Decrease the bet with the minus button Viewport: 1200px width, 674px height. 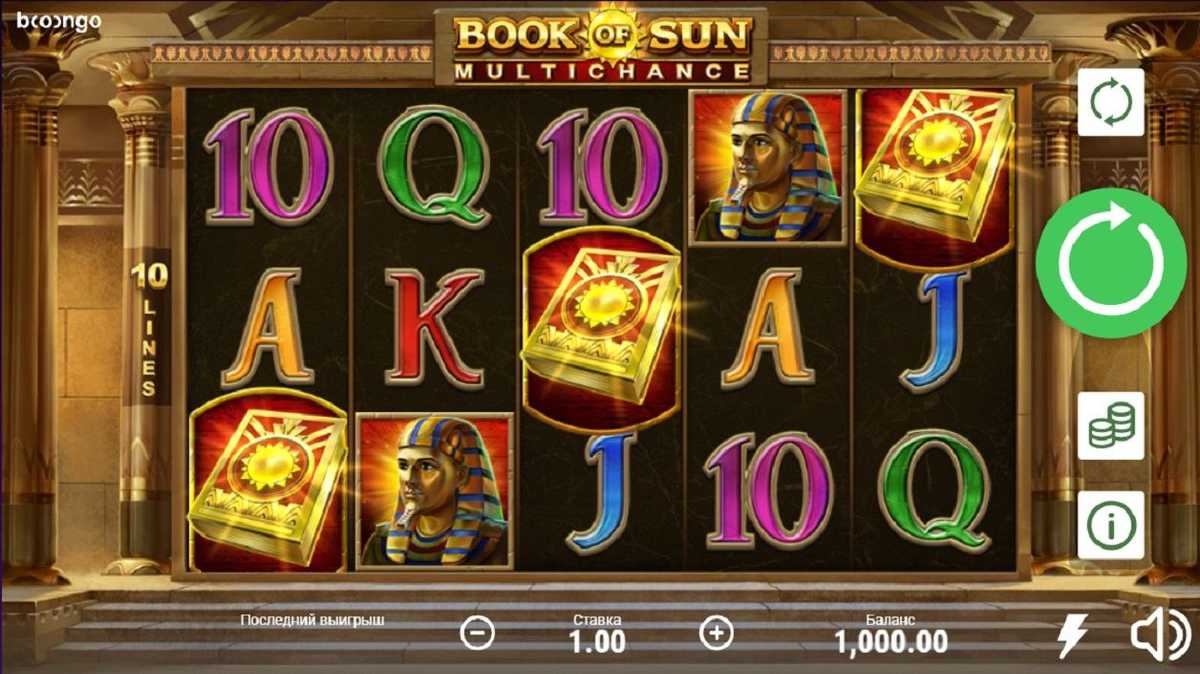(478, 633)
